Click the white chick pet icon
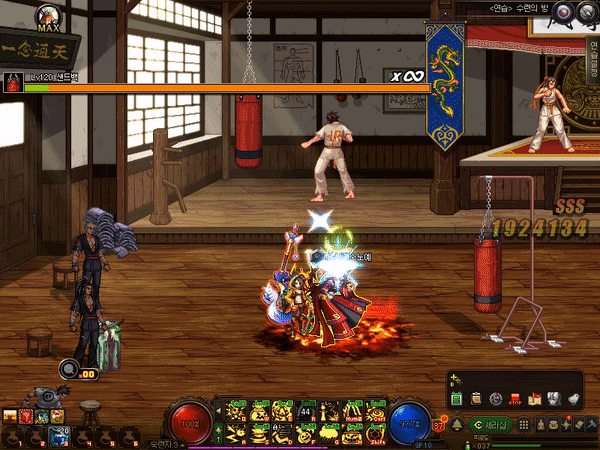600x450 pixels. click(x=574, y=399)
